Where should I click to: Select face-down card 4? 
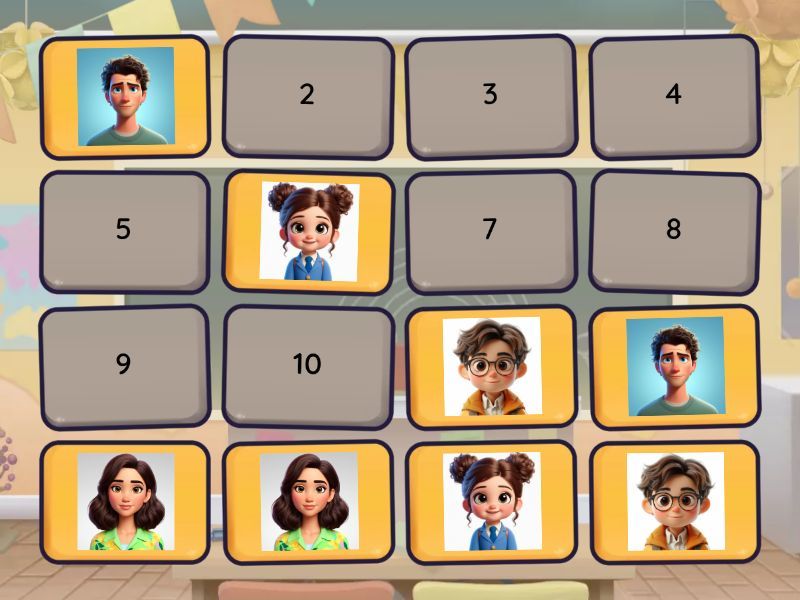pos(673,96)
